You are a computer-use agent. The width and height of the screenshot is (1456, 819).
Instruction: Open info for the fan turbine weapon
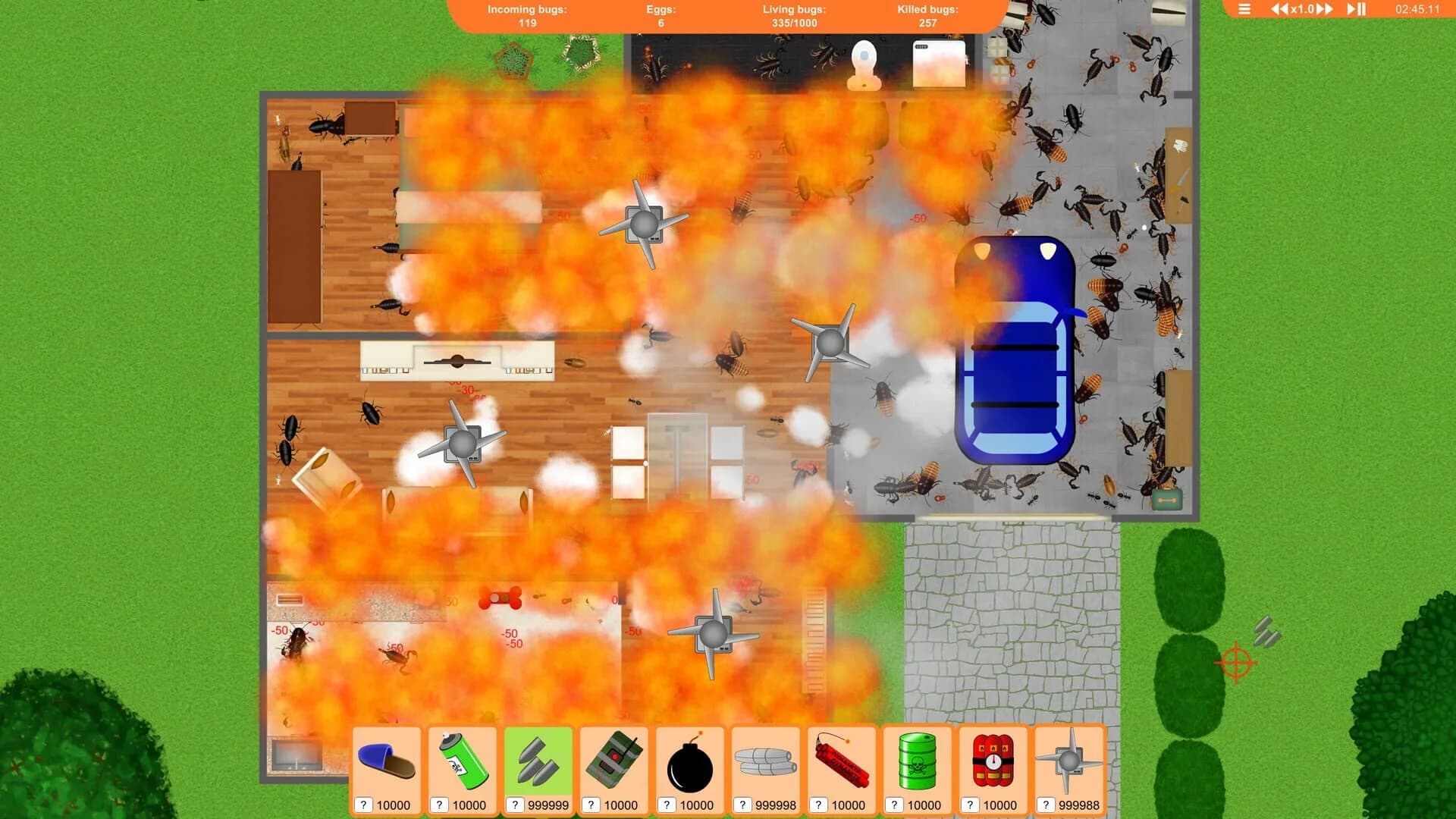pyautogui.click(x=1045, y=805)
